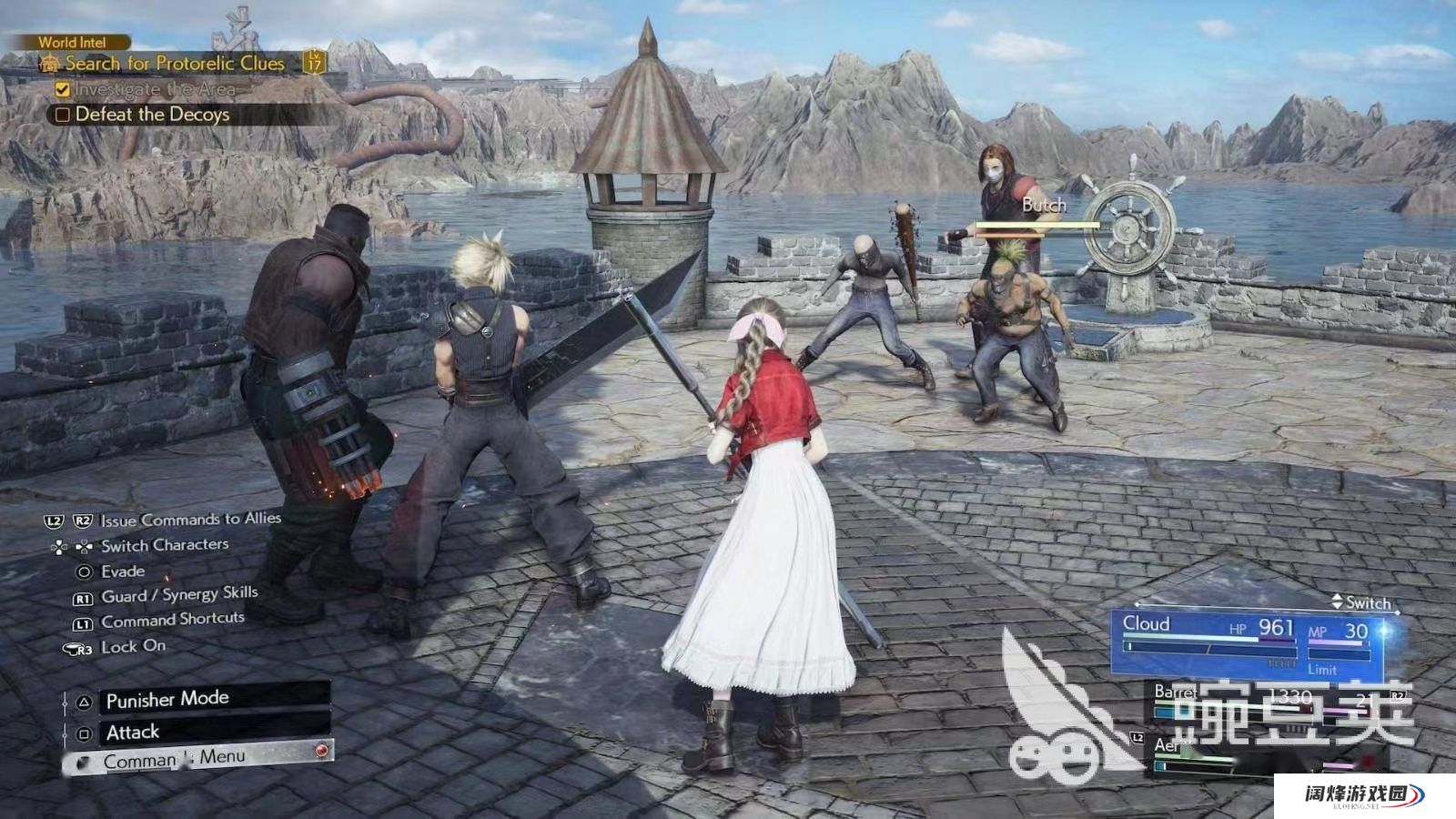Select the Punisher Mode command
The height and width of the screenshot is (819, 1456).
(x=167, y=700)
